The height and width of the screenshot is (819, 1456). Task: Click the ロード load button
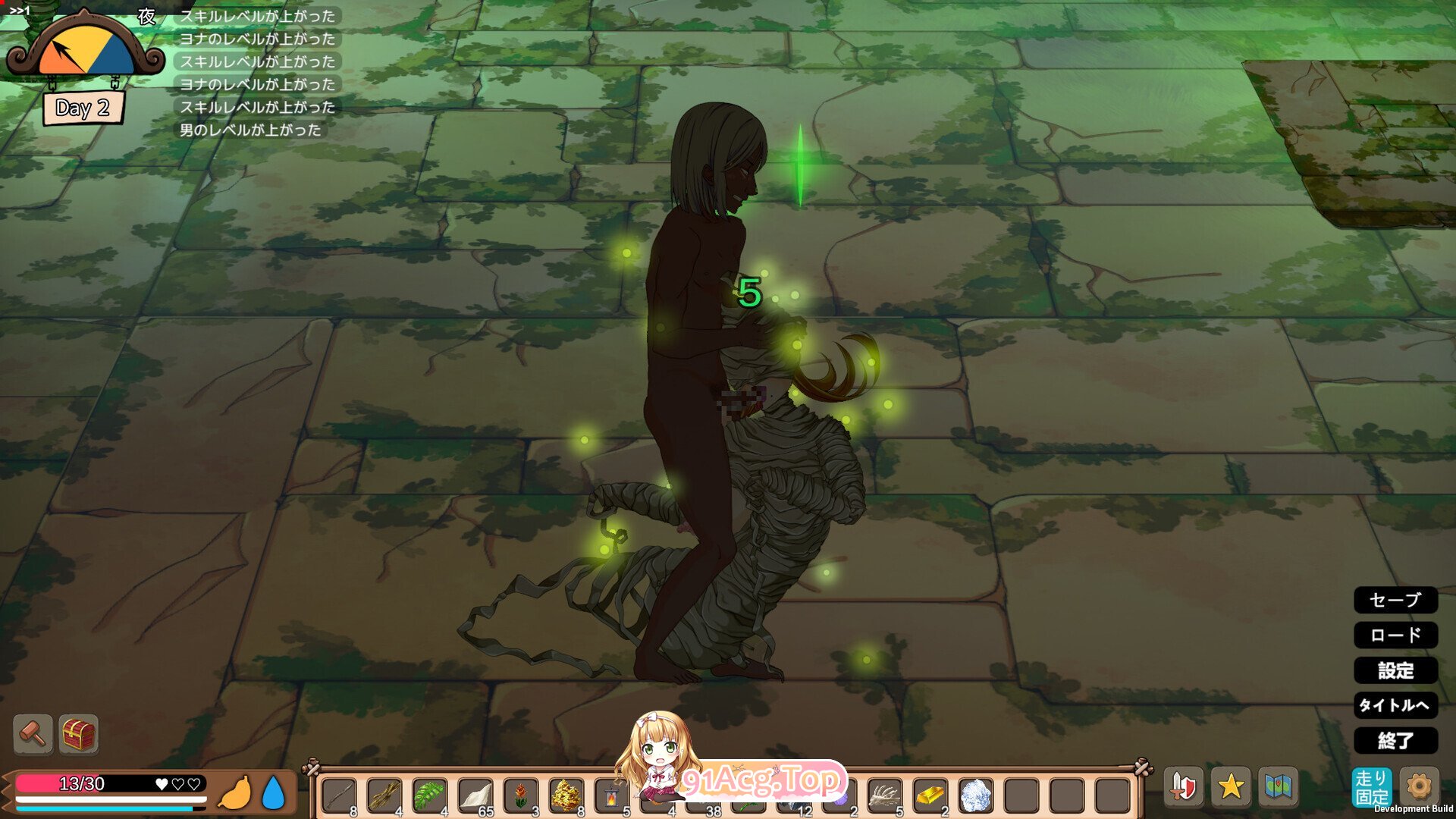[x=1395, y=636]
